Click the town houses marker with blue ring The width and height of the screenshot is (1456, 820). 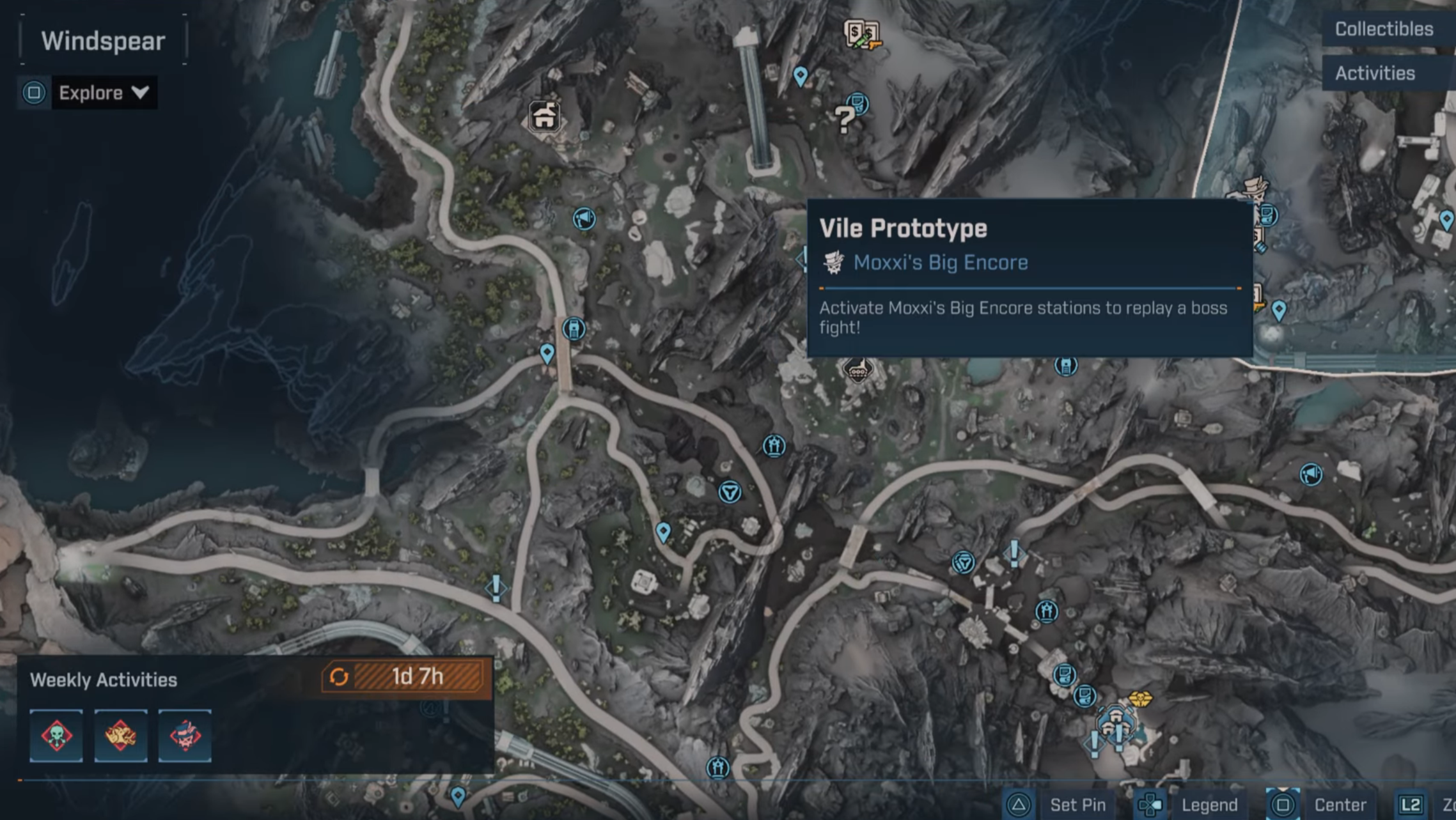[x=1116, y=722]
